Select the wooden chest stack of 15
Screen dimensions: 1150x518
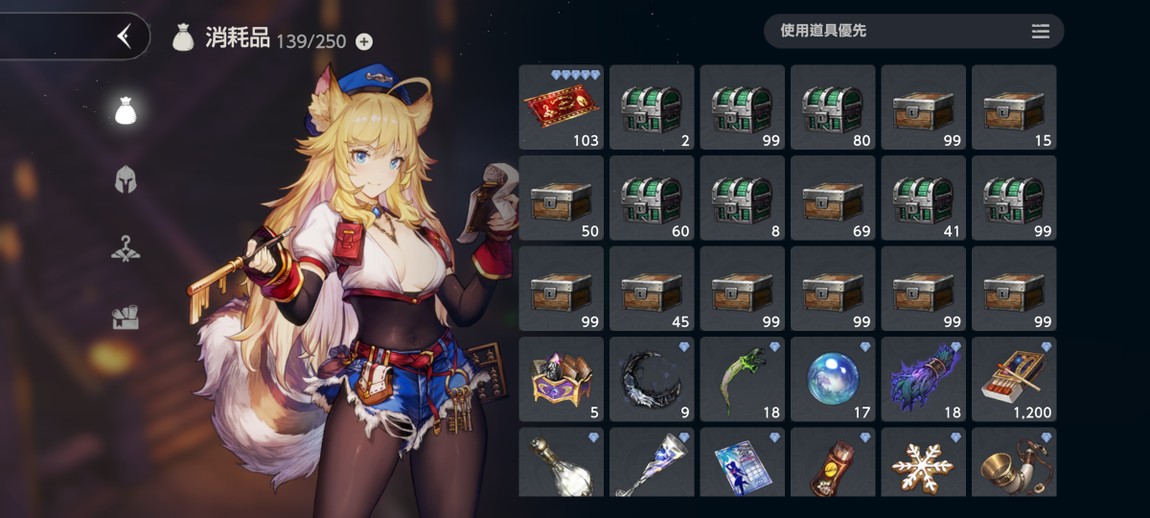[1014, 108]
